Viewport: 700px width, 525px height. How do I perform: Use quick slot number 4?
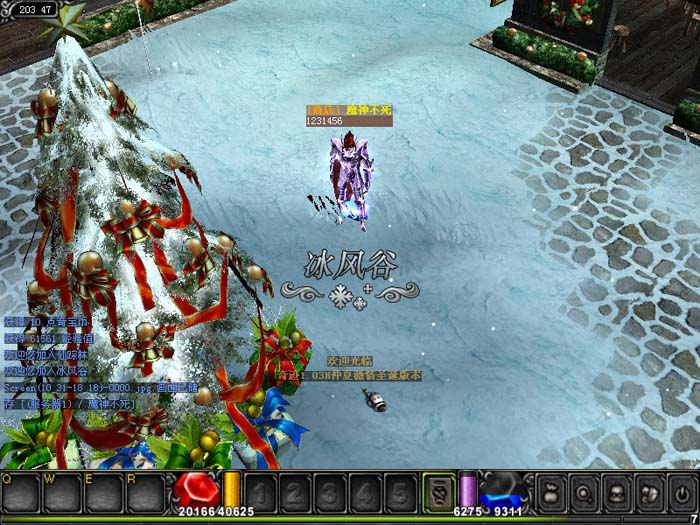[364, 493]
